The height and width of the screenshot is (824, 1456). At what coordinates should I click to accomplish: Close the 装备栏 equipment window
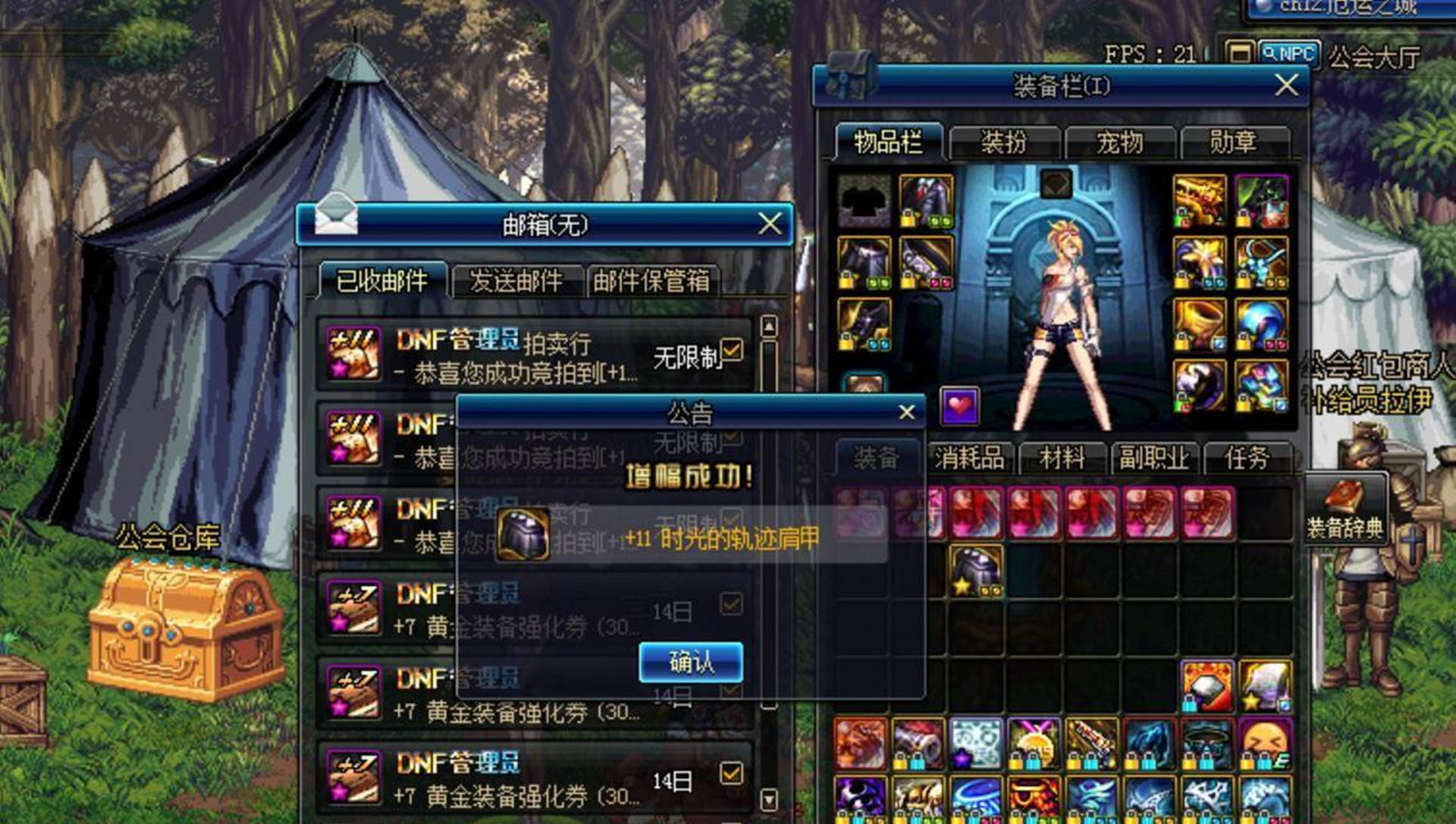[1286, 85]
